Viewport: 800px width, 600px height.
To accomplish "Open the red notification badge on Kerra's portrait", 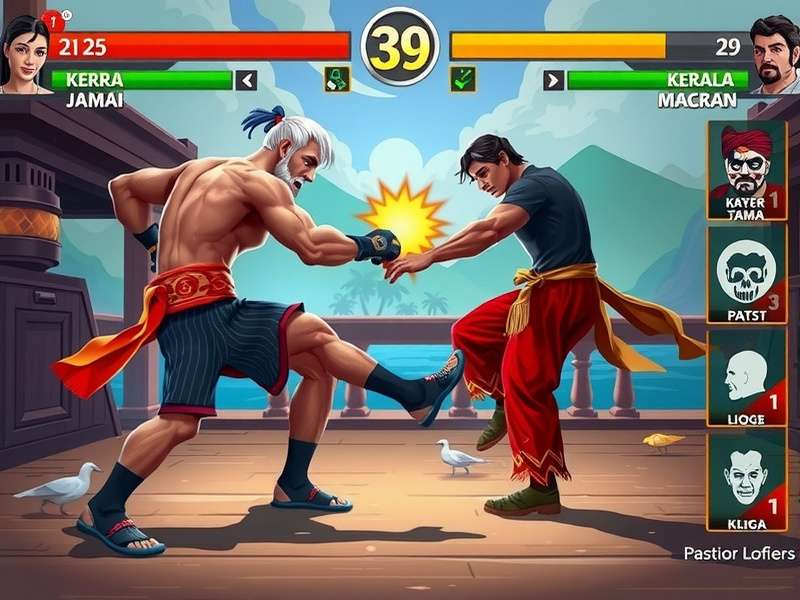I will coord(51,18).
